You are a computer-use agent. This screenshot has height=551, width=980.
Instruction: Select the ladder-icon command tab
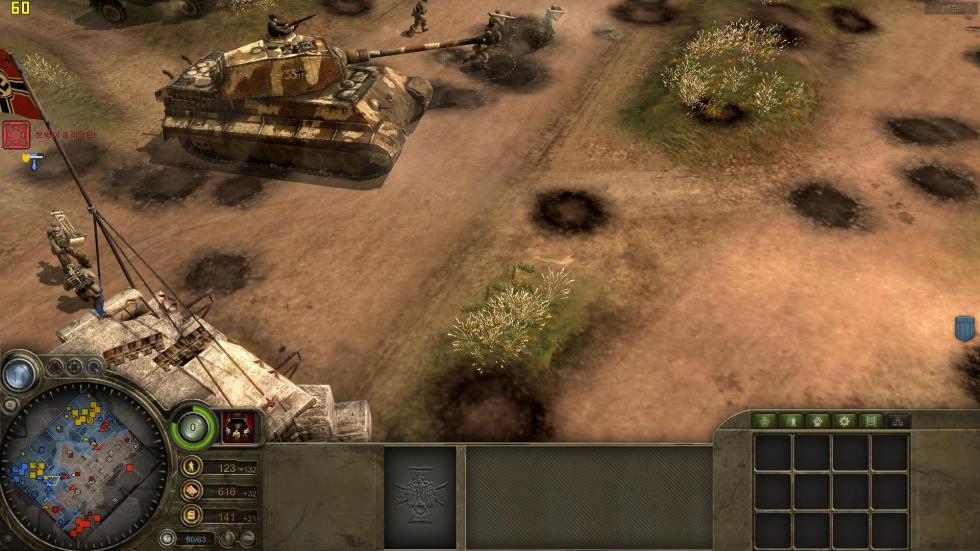click(x=871, y=421)
